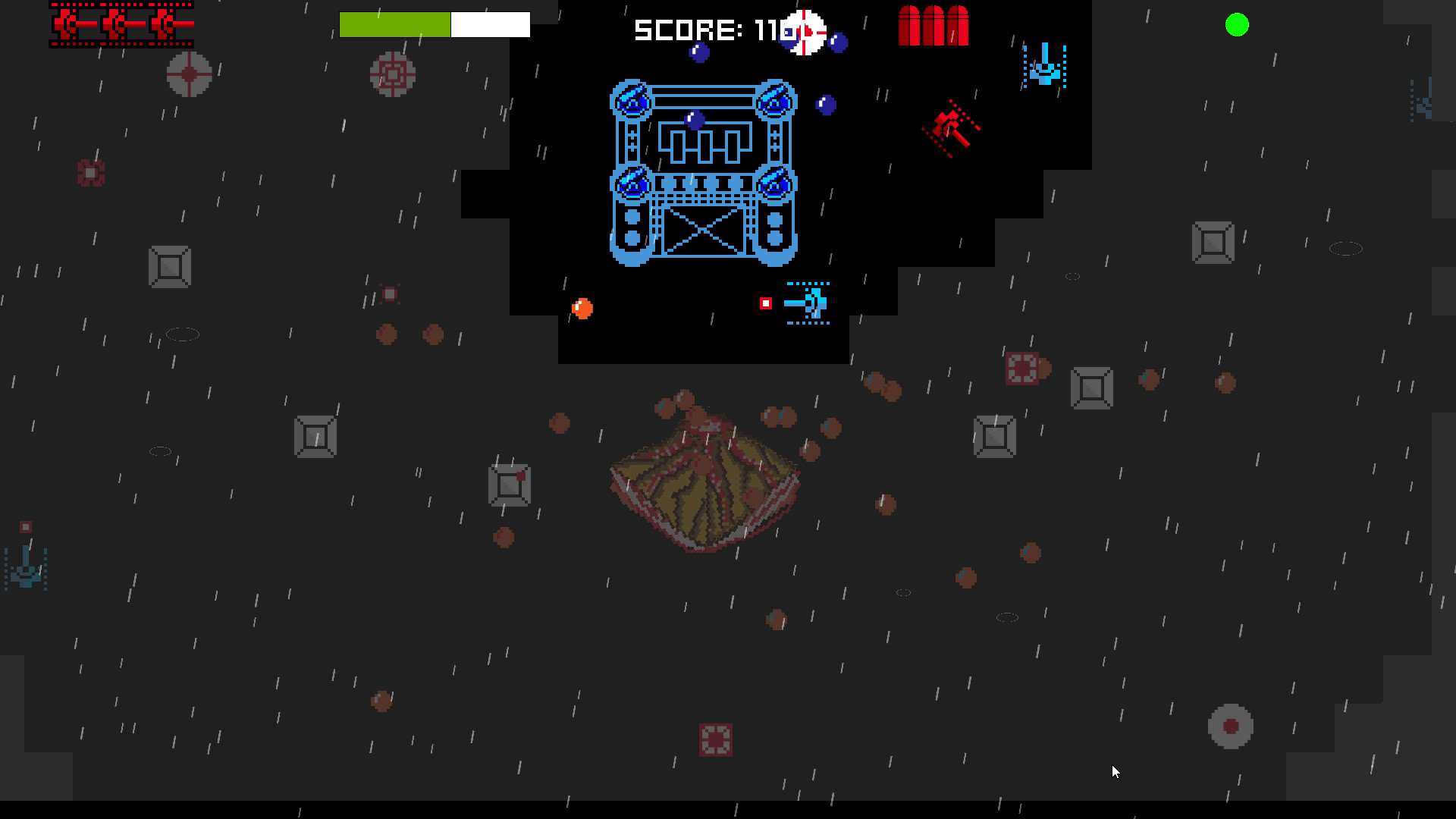
Task: Select the orange orb pickup
Action: pyautogui.click(x=582, y=308)
